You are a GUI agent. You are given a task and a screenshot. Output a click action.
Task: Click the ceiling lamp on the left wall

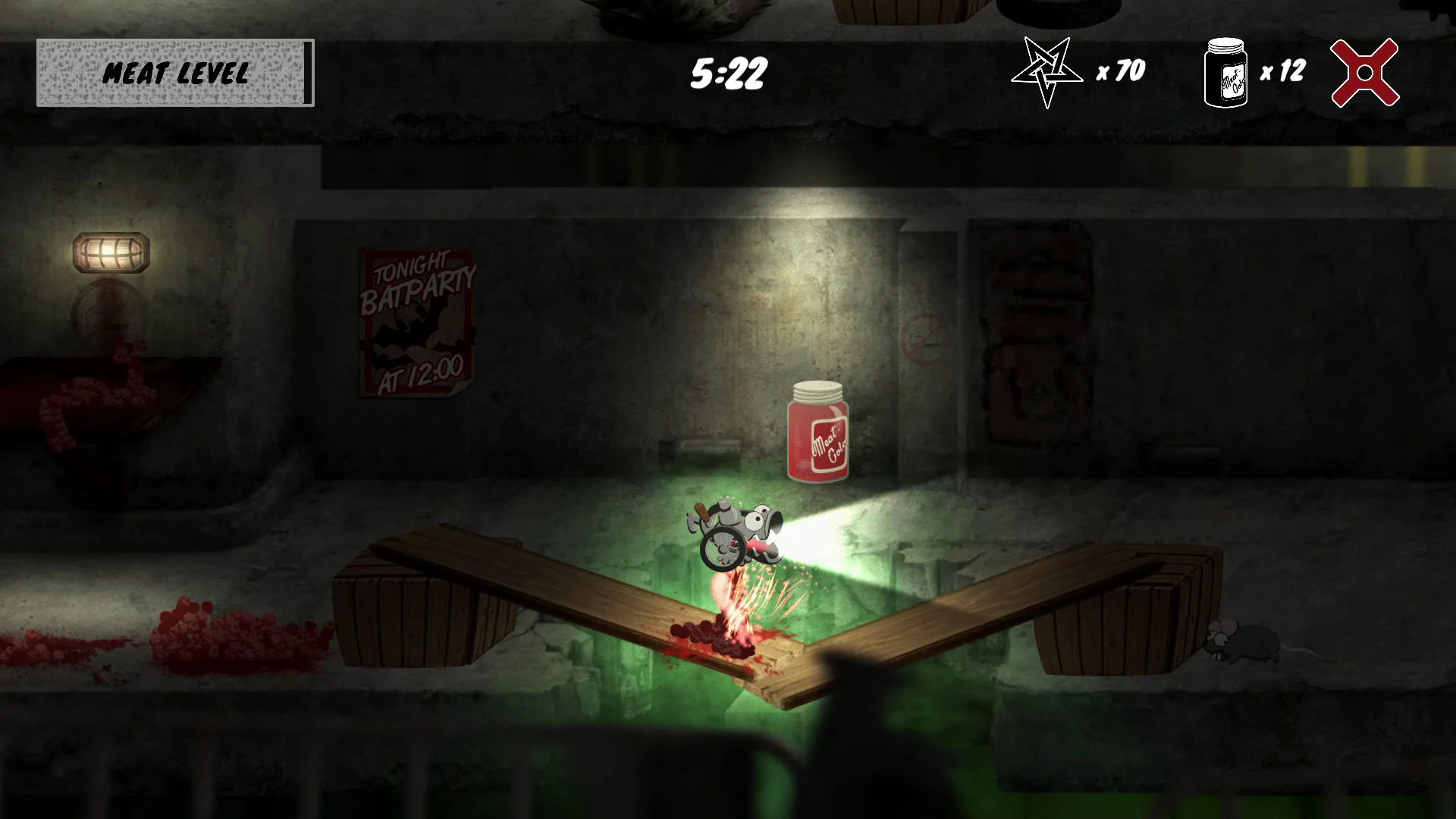[110, 251]
